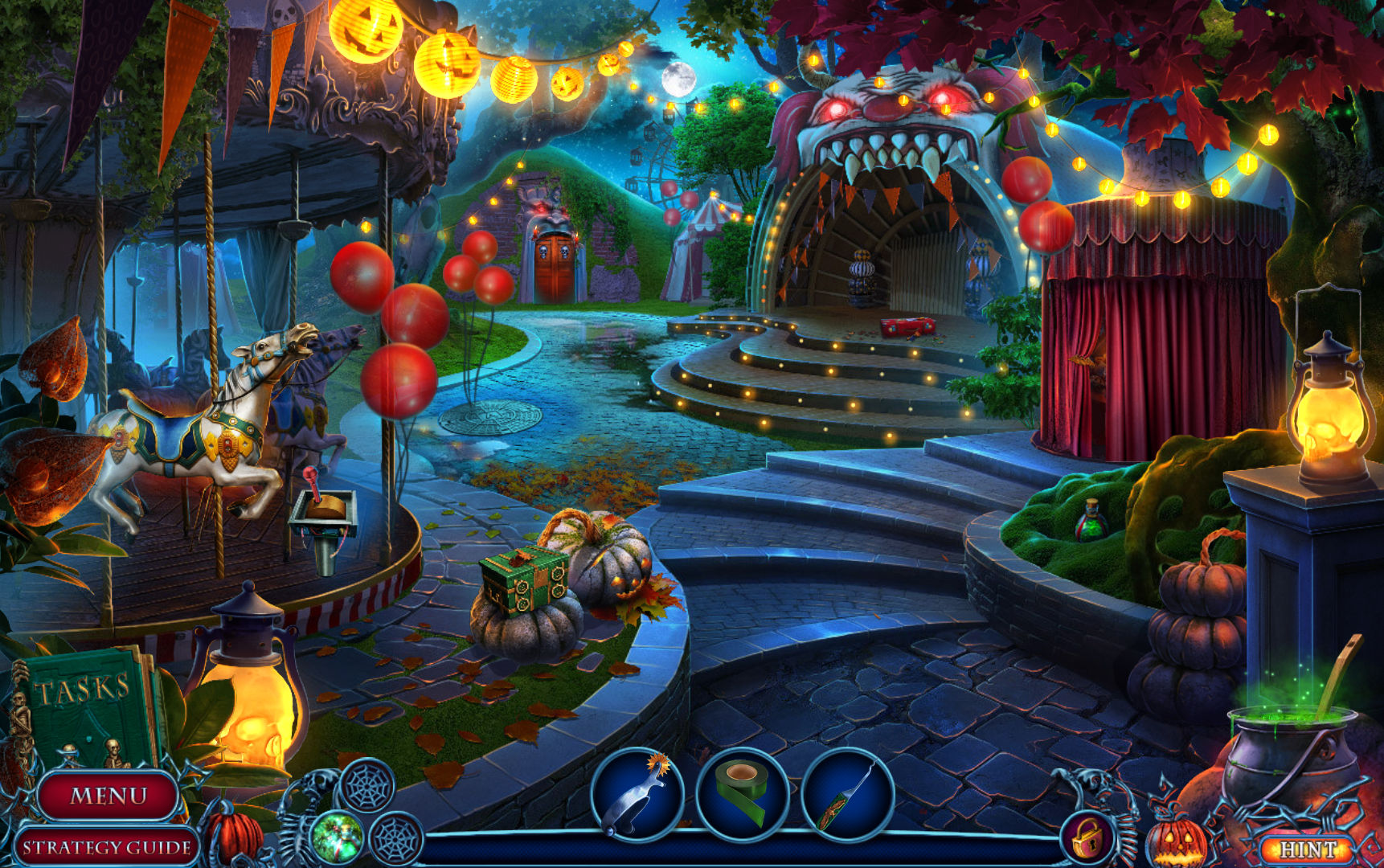Open the Menu

click(x=109, y=794)
